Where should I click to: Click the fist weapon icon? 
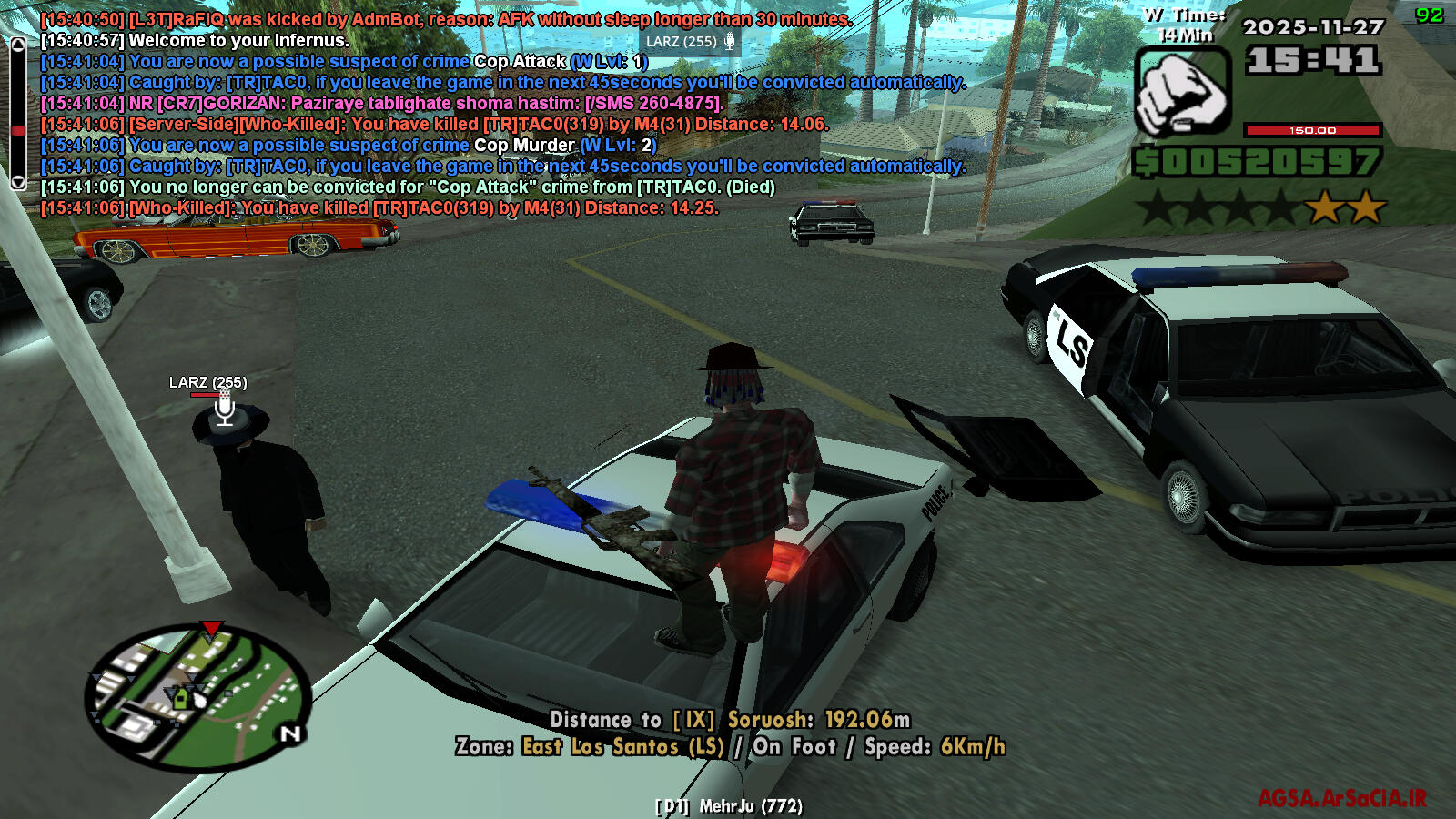click(1182, 93)
